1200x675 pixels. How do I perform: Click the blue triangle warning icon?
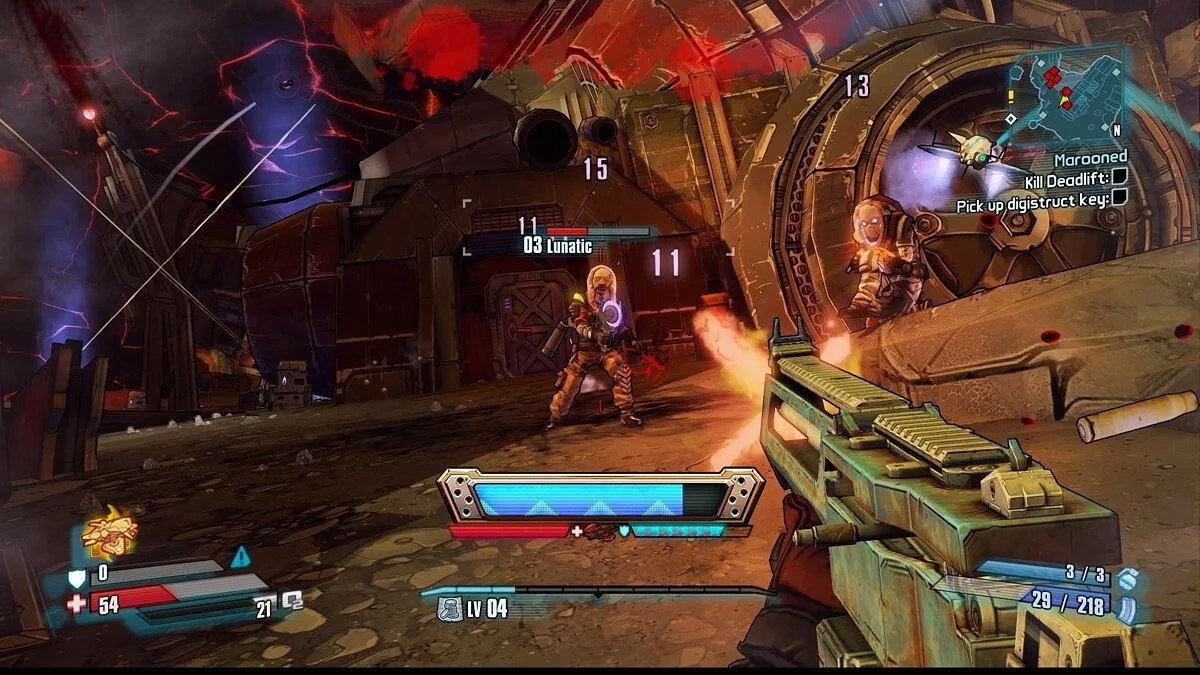click(x=240, y=557)
